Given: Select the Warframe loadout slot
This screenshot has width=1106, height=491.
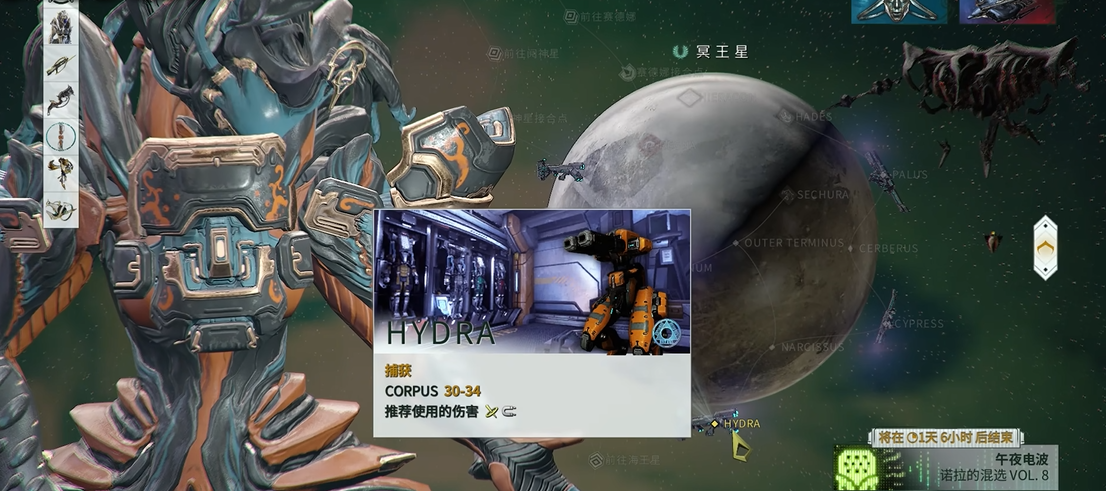Looking at the screenshot, I should coord(60,30).
